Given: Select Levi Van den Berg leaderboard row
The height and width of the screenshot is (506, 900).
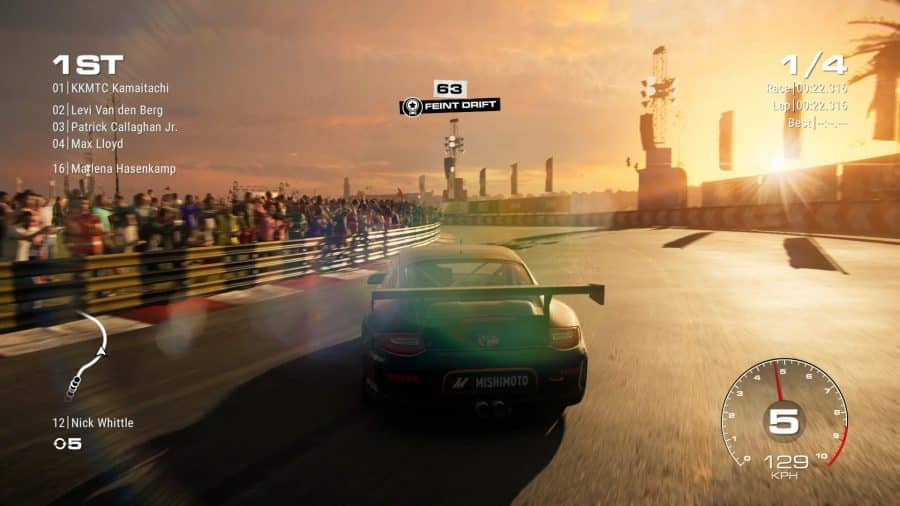Looking at the screenshot, I should [x=108, y=110].
